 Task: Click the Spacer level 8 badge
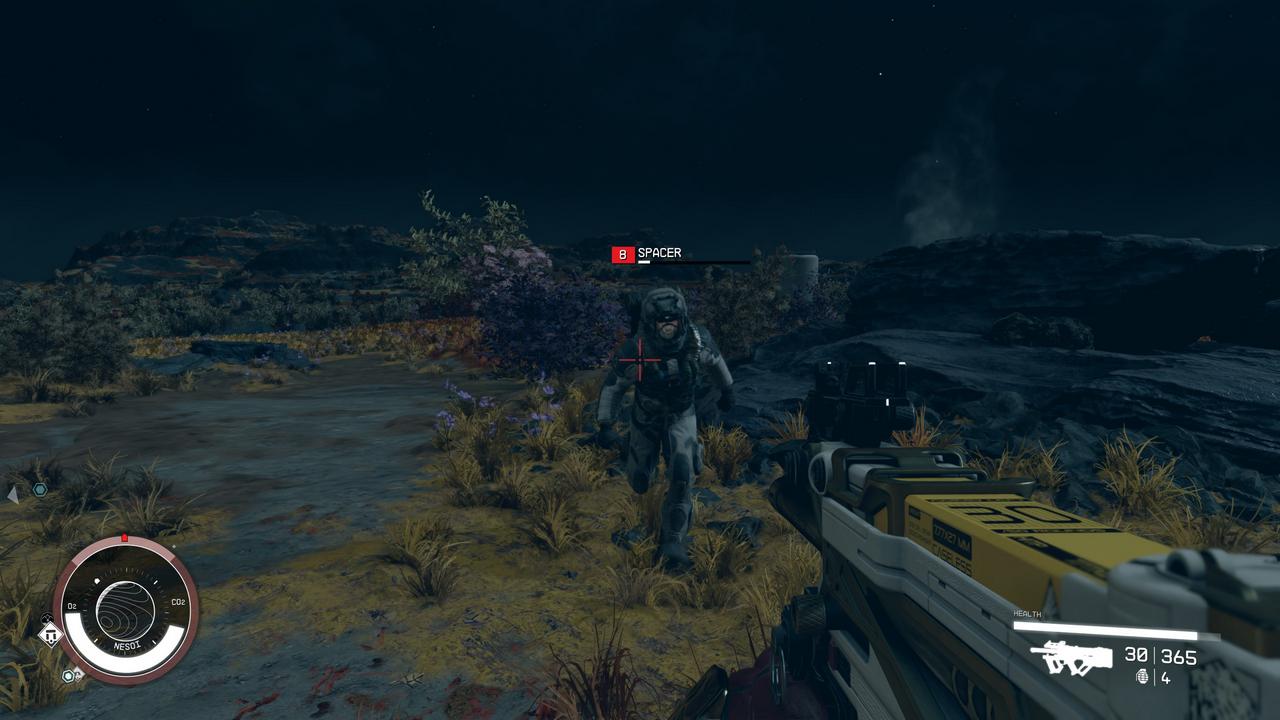623,255
